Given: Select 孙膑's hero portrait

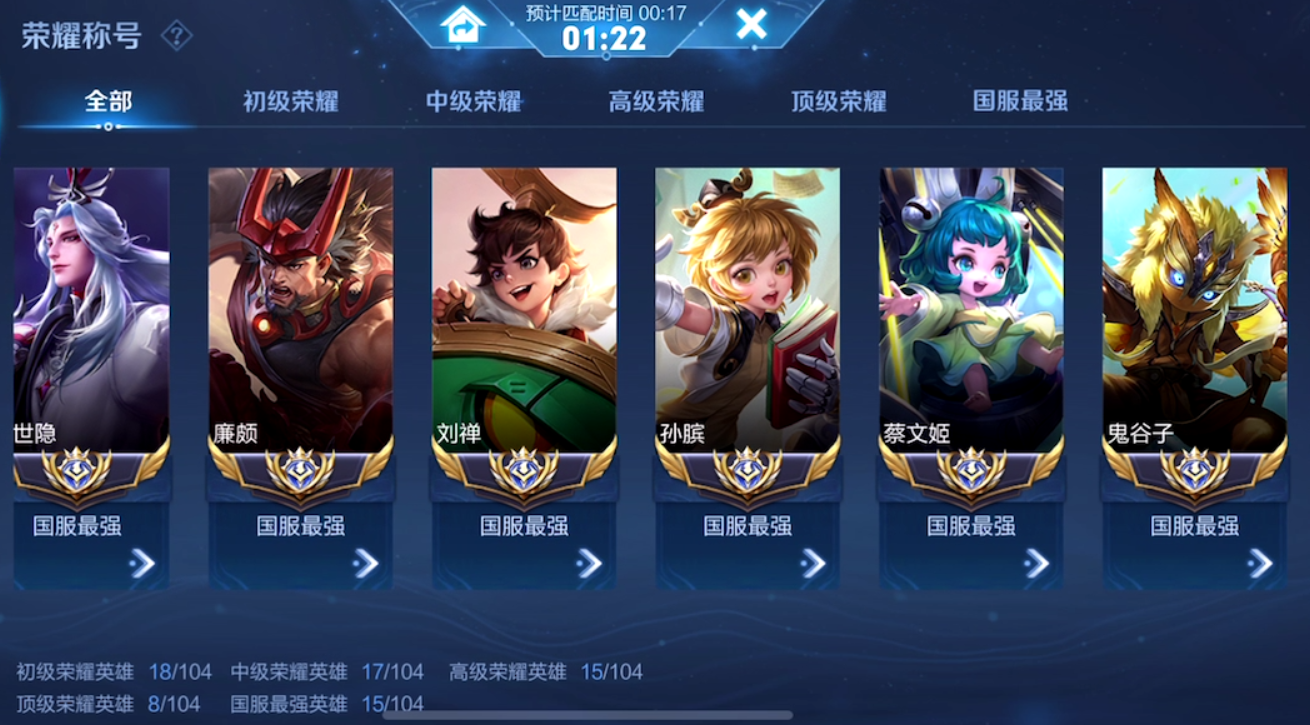Looking at the screenshot, I should (x=750, y=300).
